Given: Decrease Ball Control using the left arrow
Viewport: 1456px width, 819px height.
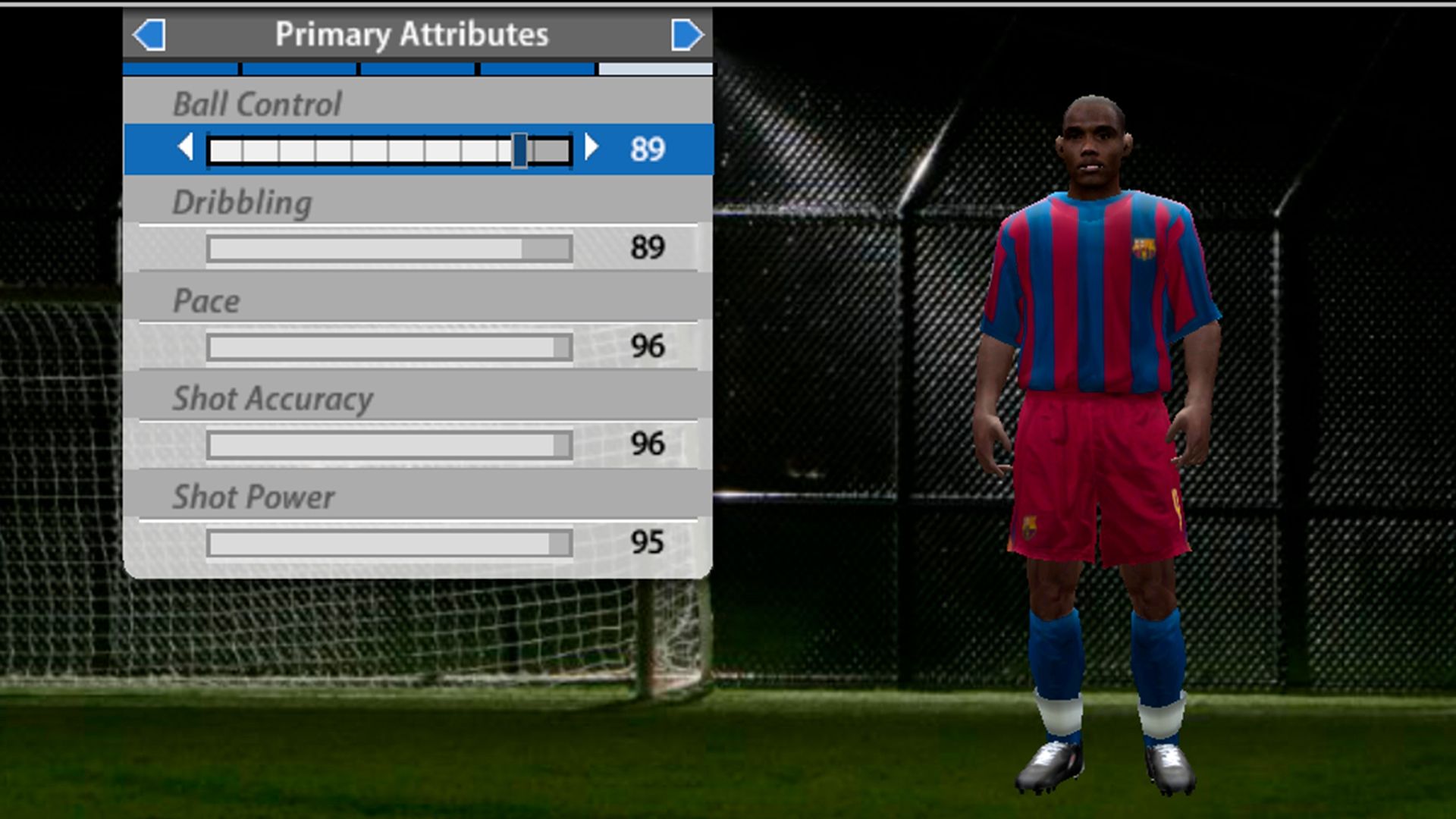Looking at the screenshot, I should point(184,149).
